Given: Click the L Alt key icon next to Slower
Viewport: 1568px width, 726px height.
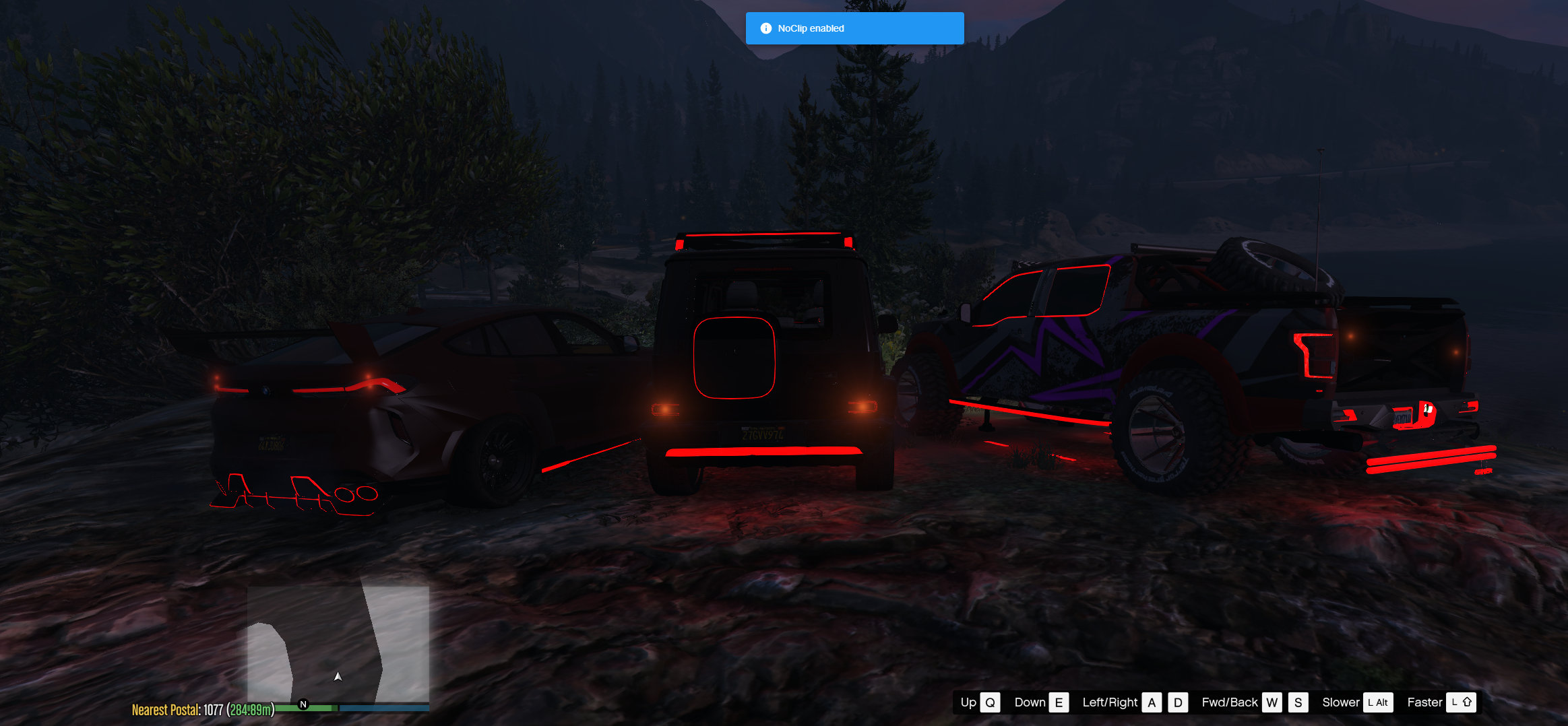Looking at the screenshot, I should 1377,702.
